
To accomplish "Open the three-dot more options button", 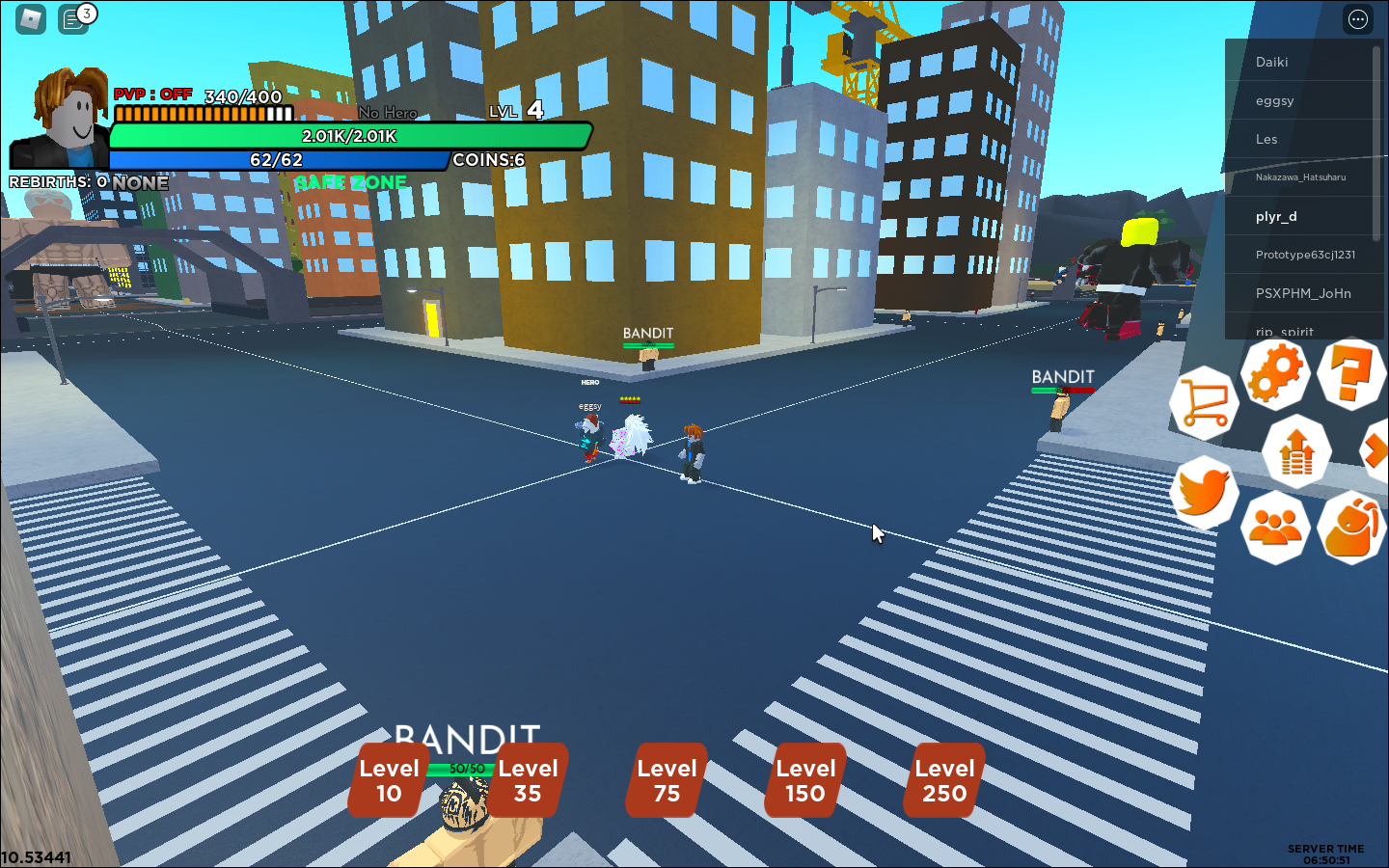I will tap(1358, 19).
